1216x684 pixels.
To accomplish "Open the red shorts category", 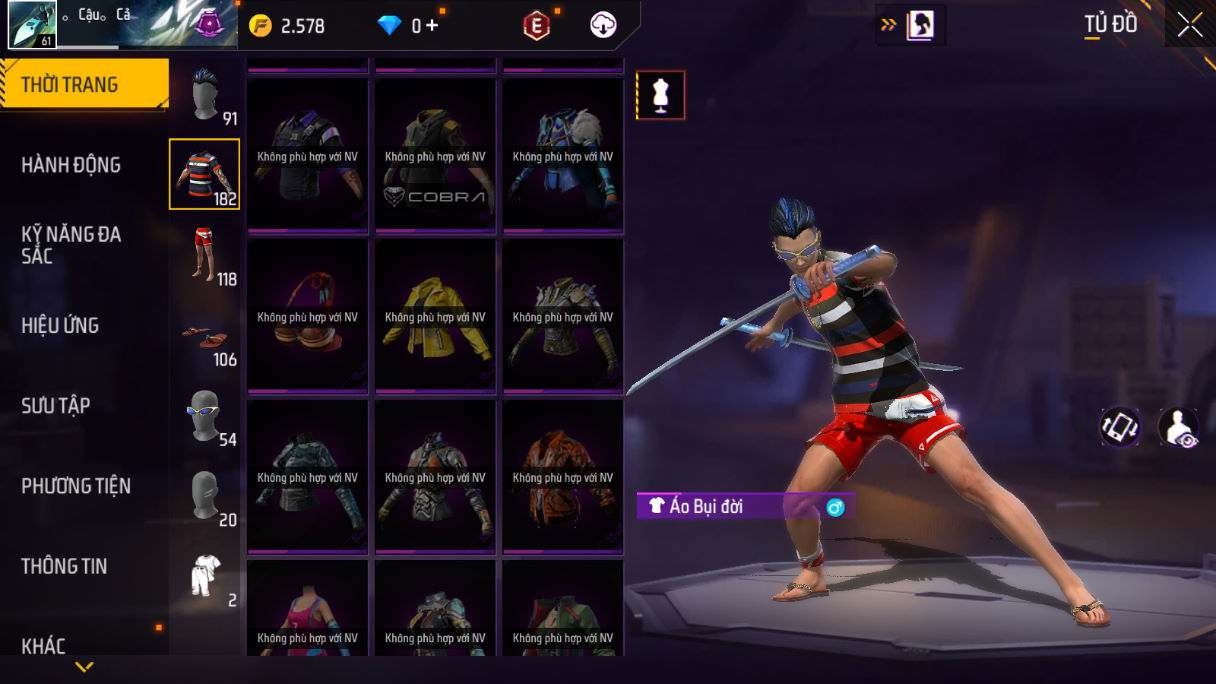I will point(204,255).
